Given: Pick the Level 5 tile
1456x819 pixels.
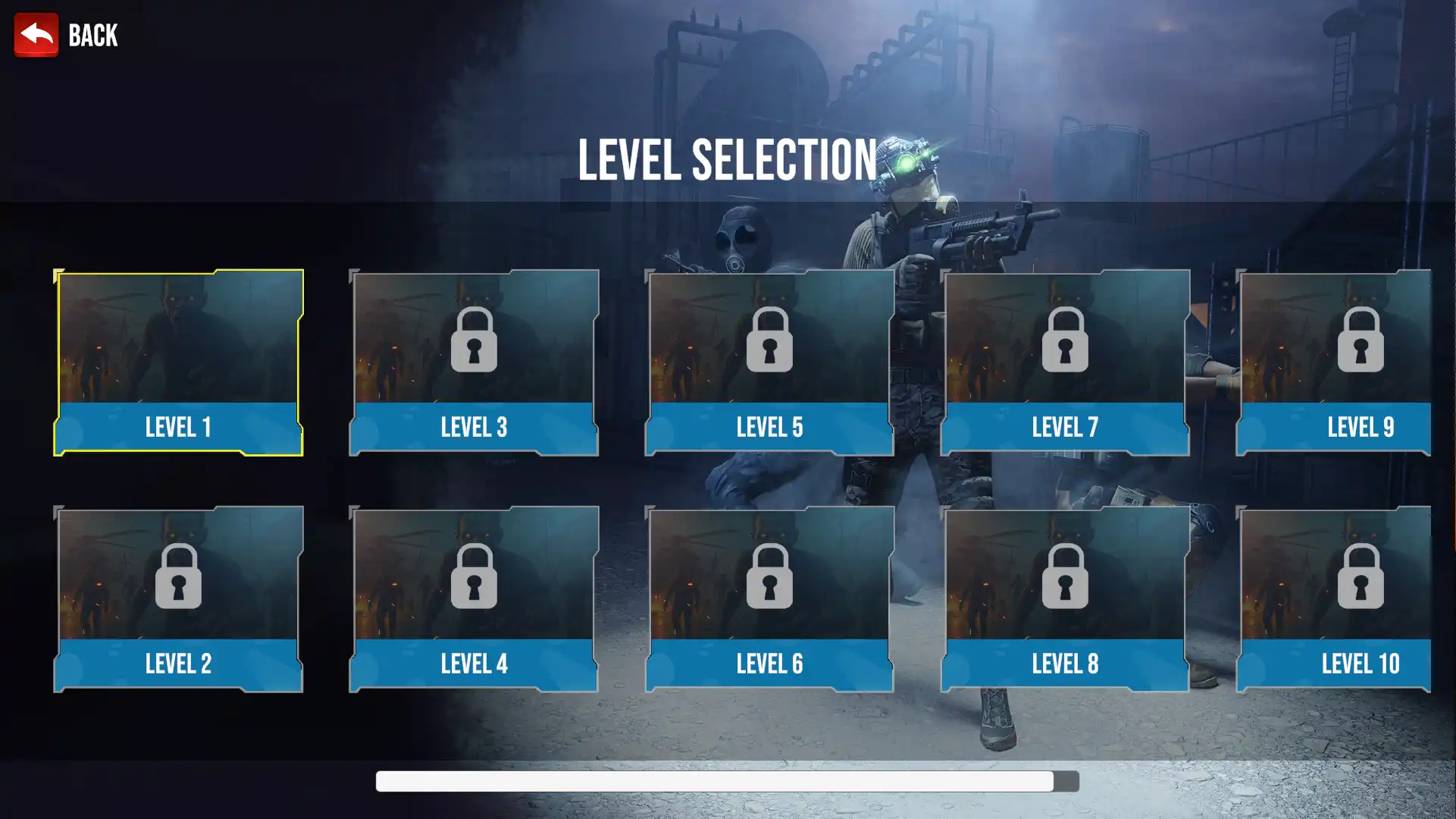Looking at the screenshot, I should tap(769, 362).
